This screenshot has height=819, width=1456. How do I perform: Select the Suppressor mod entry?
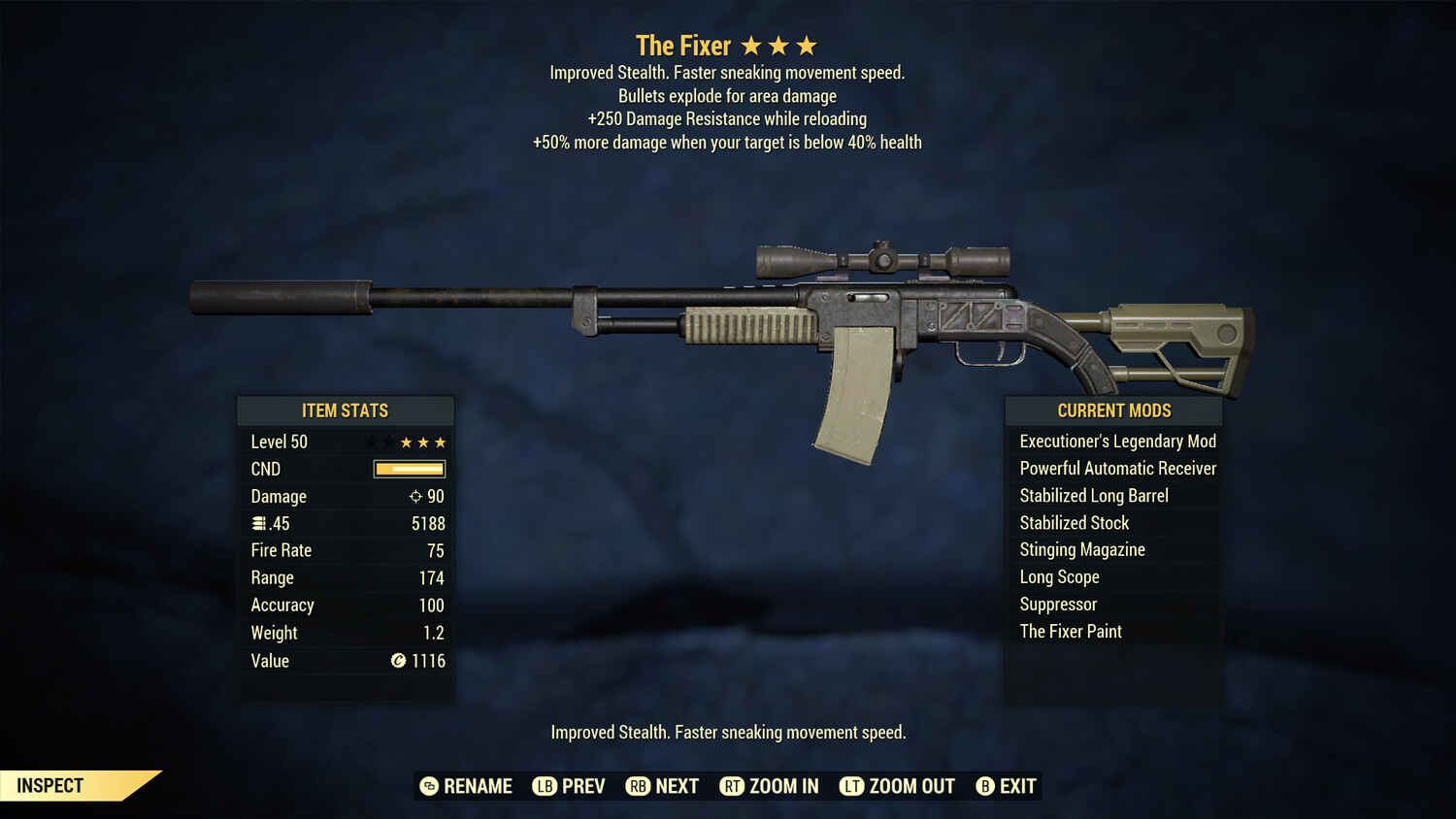click(x=1058, y=604)
